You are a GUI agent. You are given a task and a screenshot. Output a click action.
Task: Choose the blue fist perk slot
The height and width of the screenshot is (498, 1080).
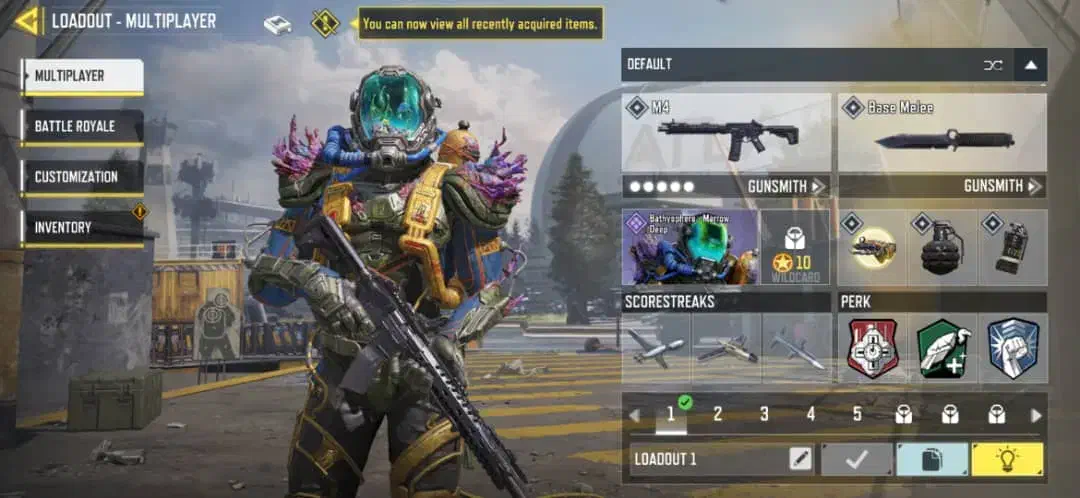(x=1012, y=348)
